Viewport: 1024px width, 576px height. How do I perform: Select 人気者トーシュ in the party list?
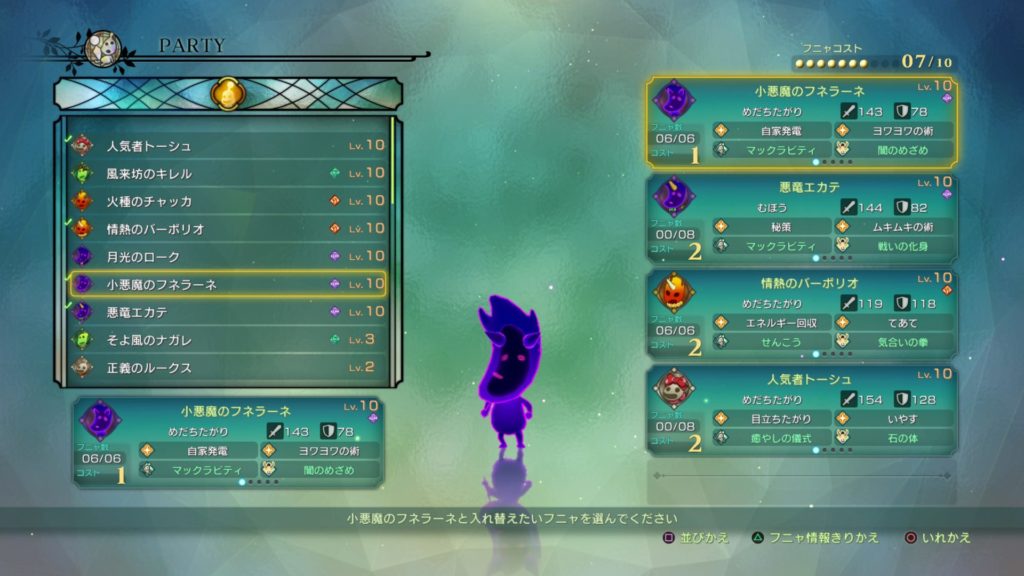(226, 146)
